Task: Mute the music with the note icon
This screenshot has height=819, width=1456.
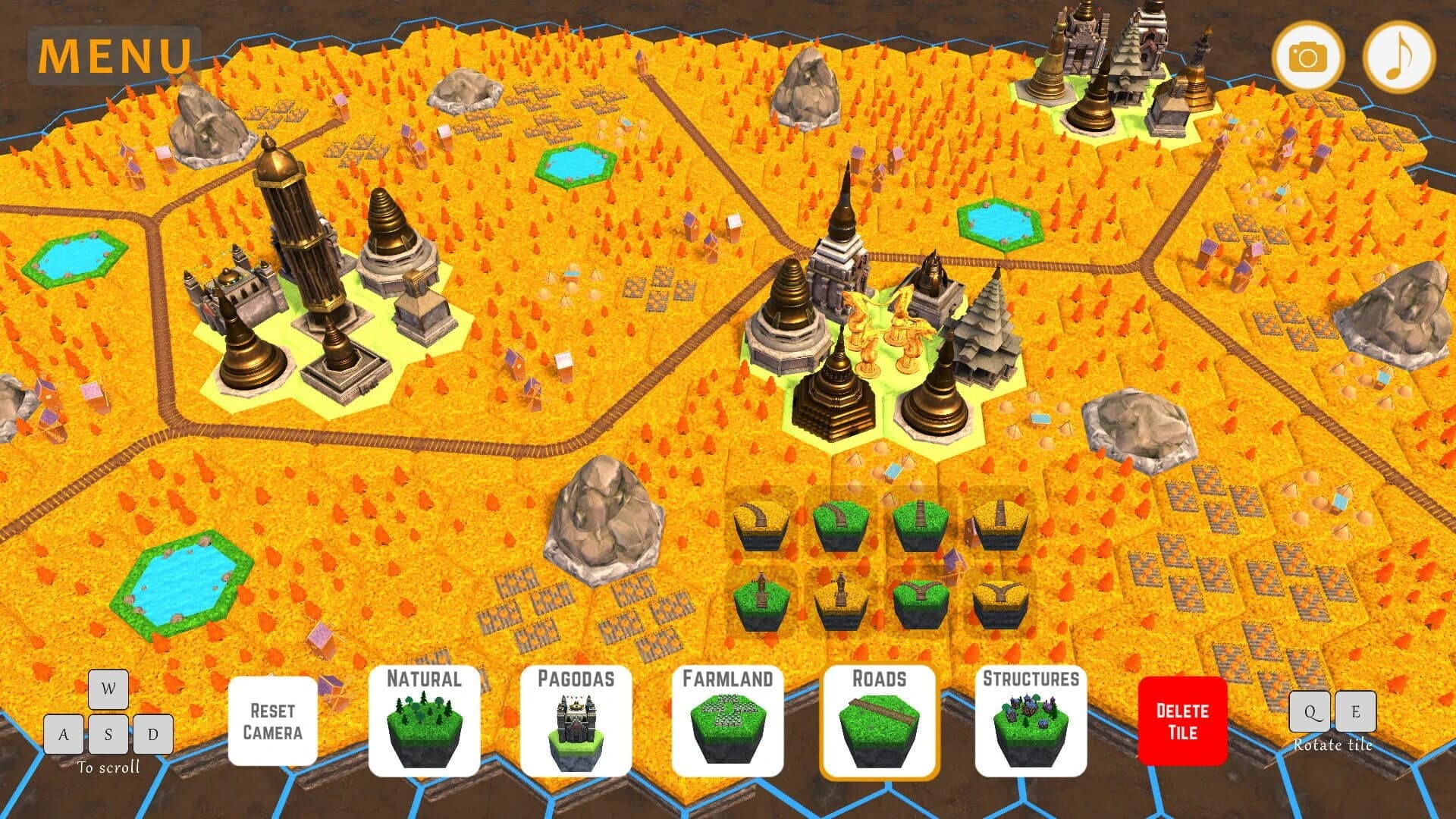Action: pyautogui.click(x=1401, y=55)
